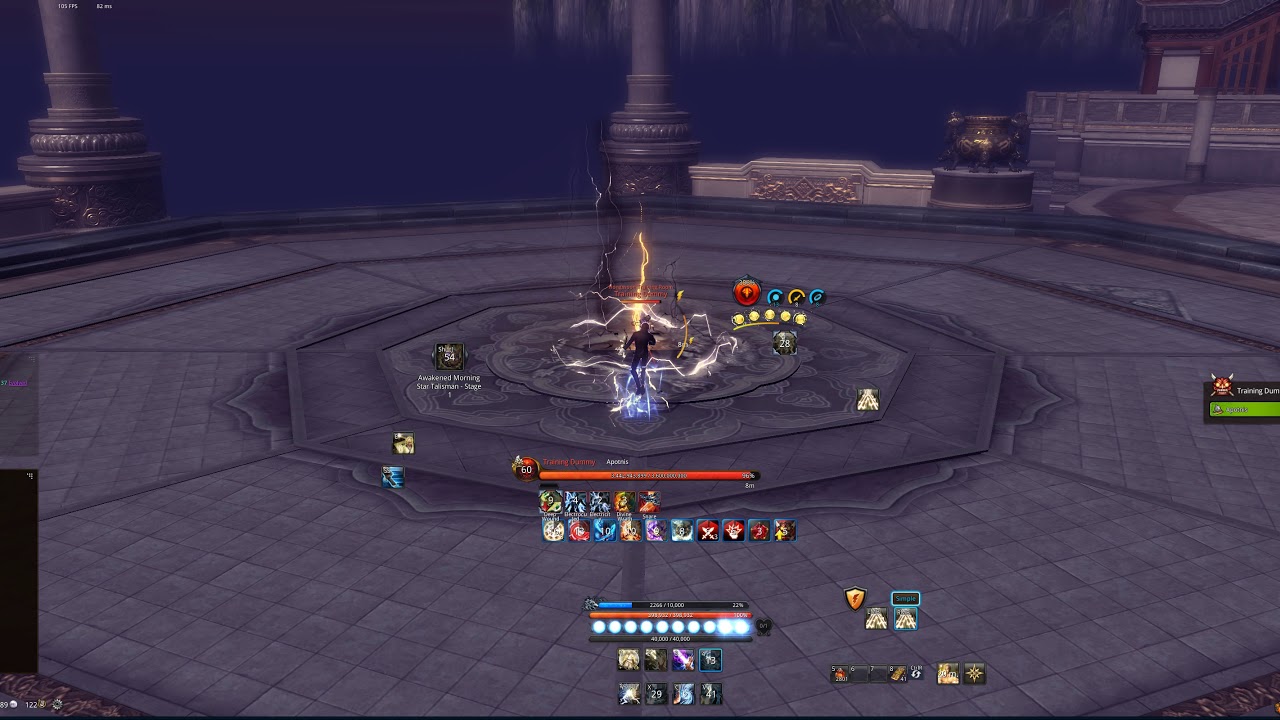Click the portrait icon showing 20 m.
Viewport: 1280px width, 720px height.
[x=947, y=674]
